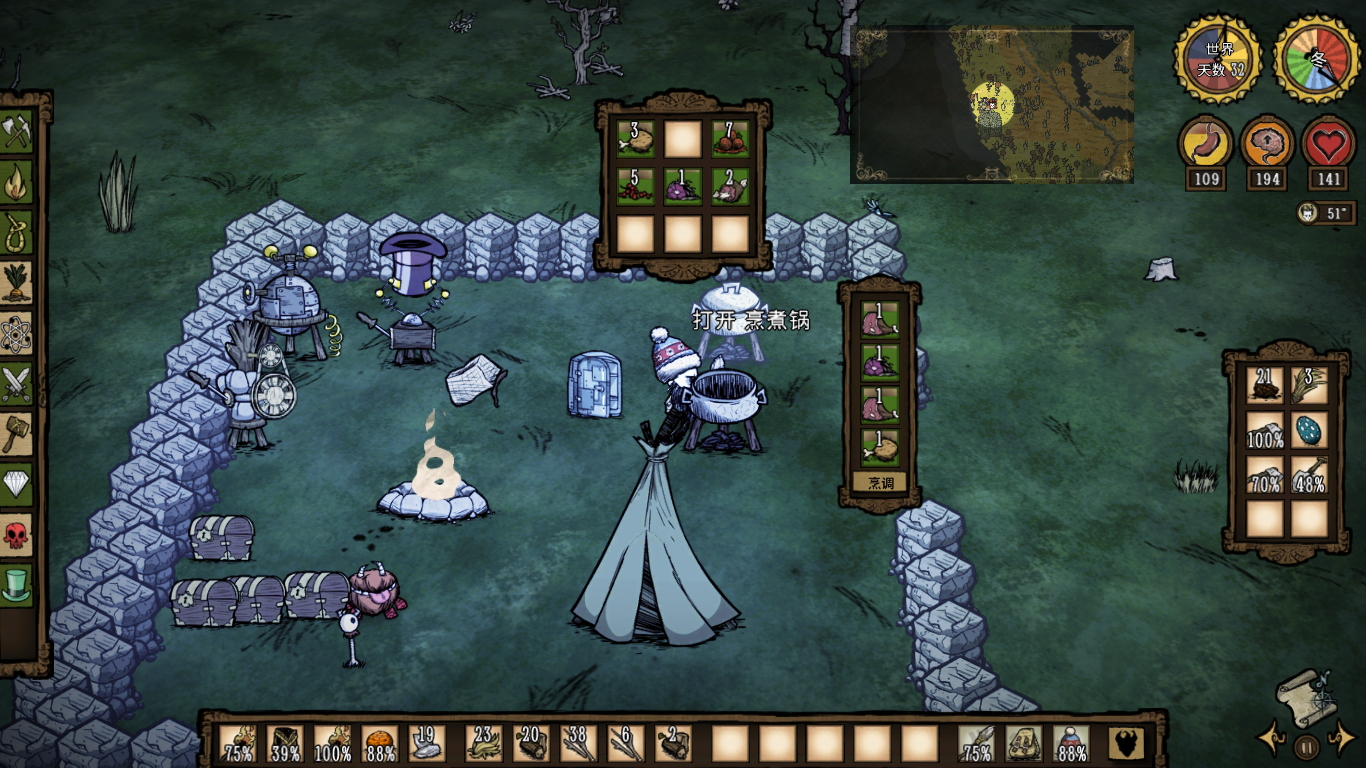Select the stack of 20 logs

[x=530, y=743]
